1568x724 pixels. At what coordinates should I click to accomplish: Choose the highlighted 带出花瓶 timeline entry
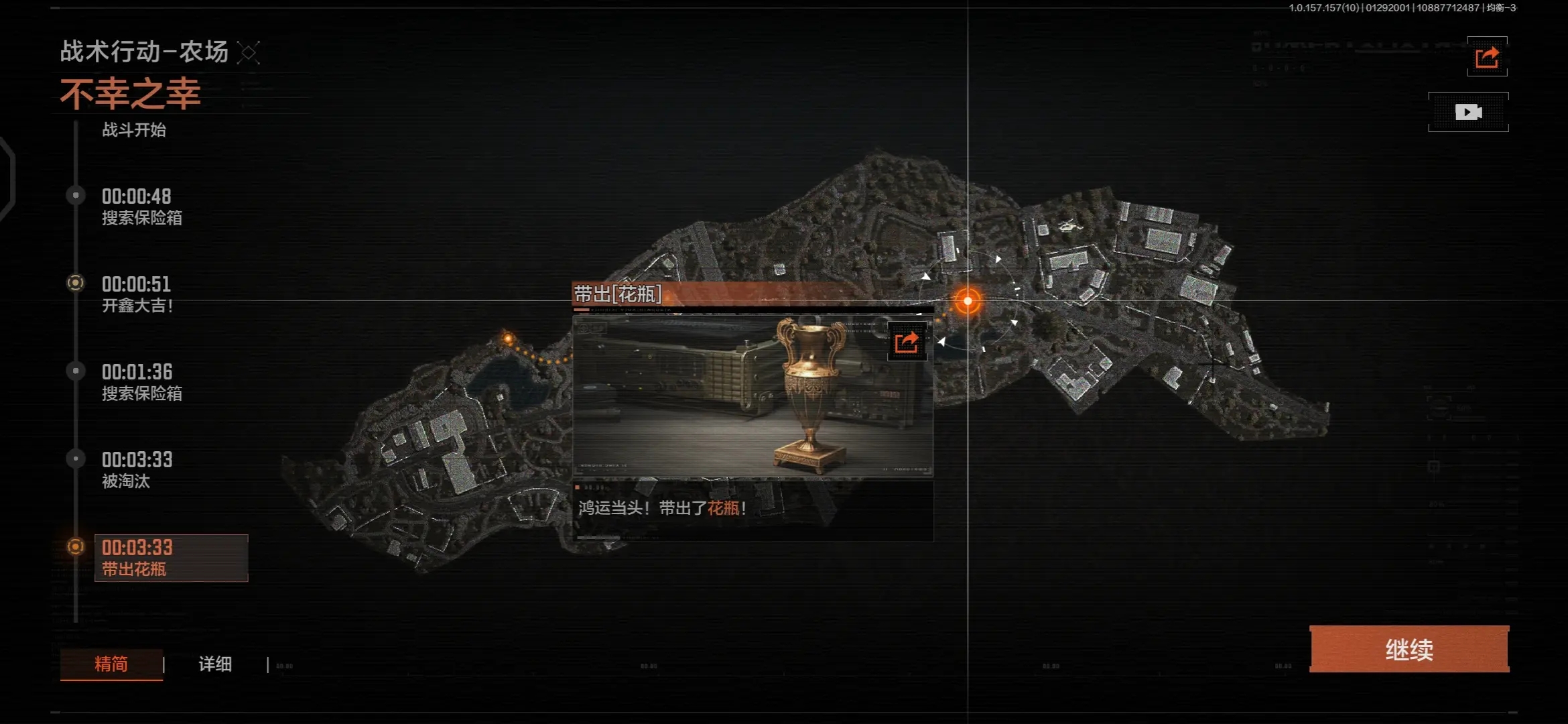pyautogui.click(x=171, y=558)
